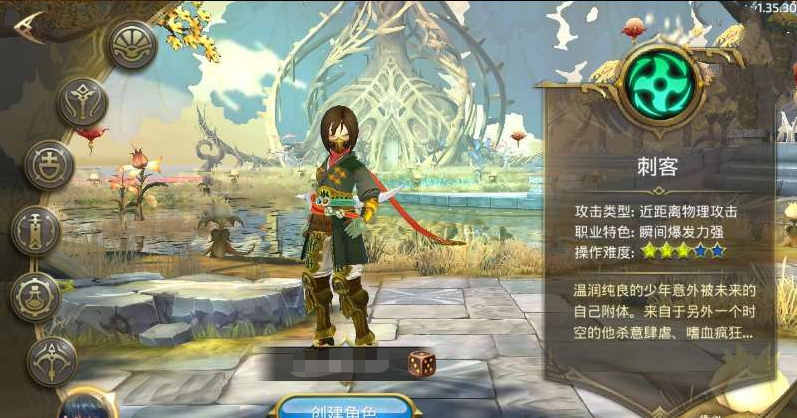Click the 创建角色 create character button

tap(345, 408)
